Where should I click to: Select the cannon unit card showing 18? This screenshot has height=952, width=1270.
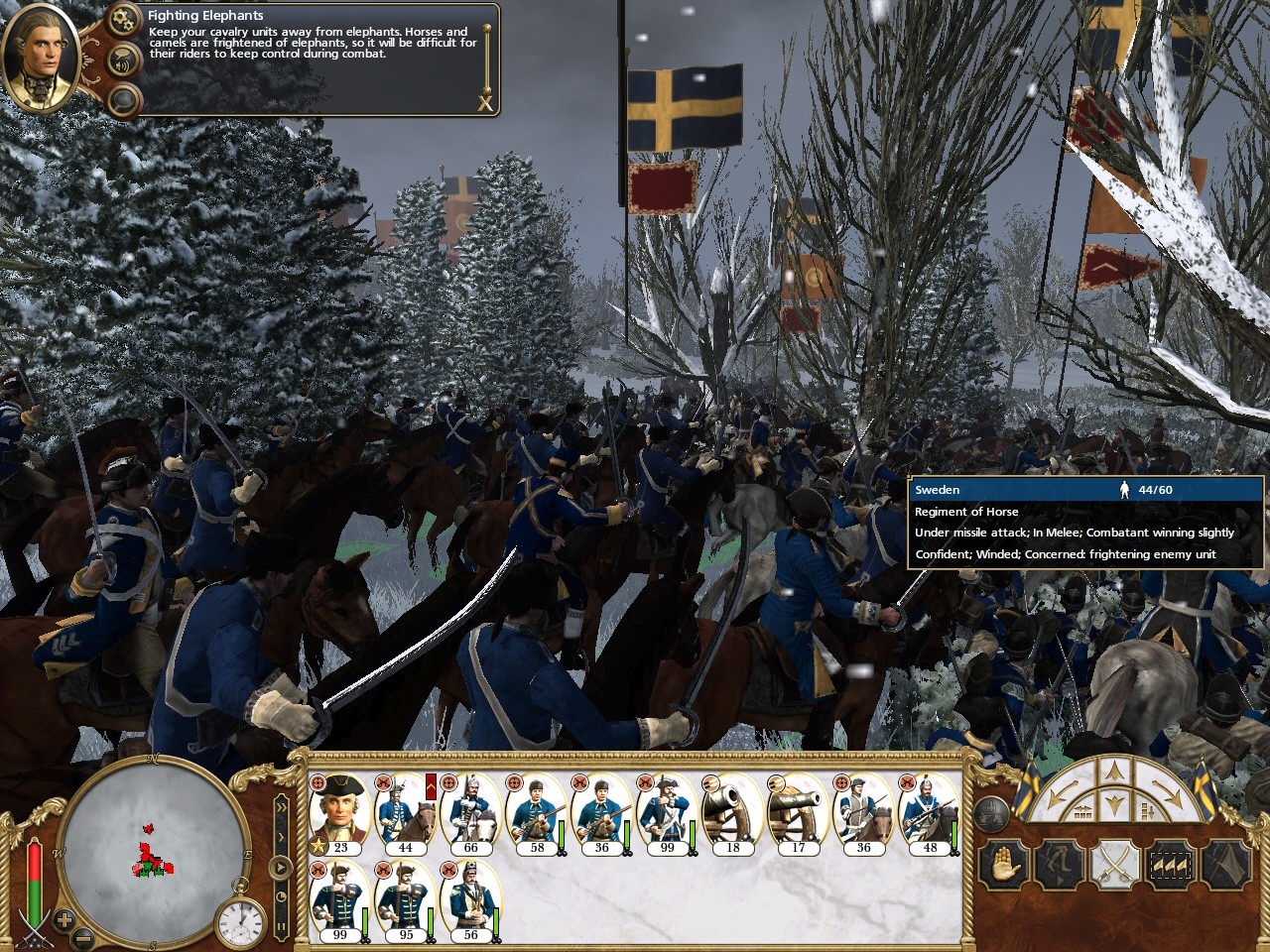pos(732,813)
